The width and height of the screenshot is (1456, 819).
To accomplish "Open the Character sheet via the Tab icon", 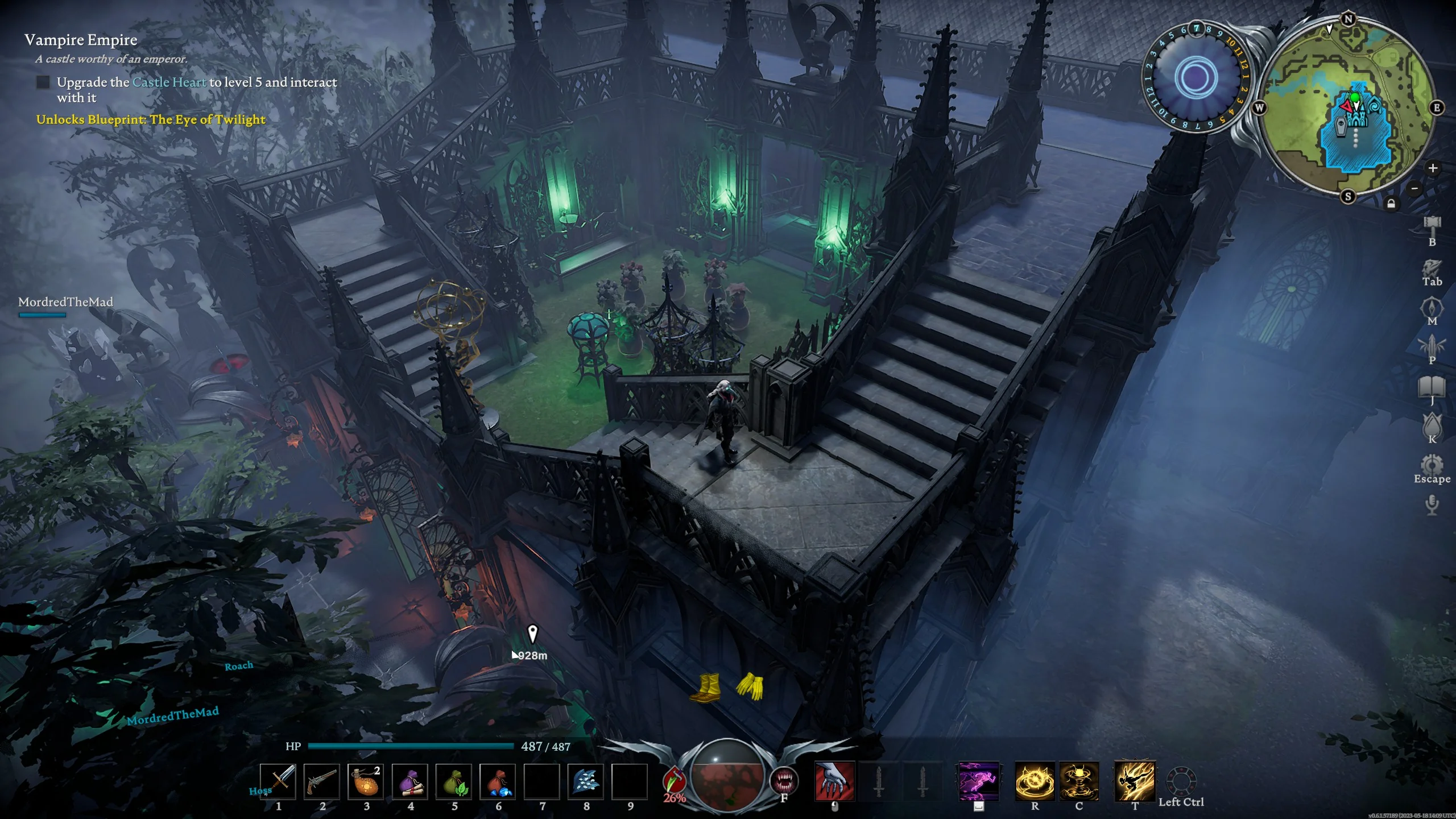I will point(1432,268).
